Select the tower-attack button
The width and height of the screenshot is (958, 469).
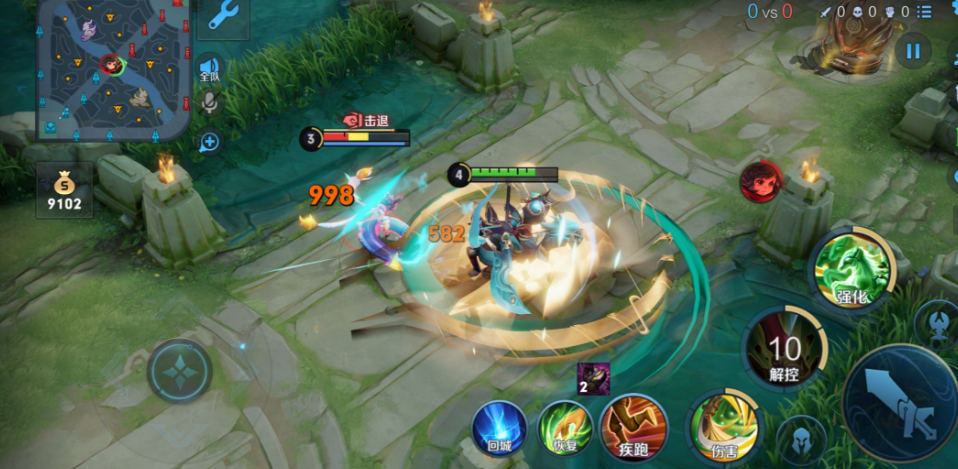(936, 322)
